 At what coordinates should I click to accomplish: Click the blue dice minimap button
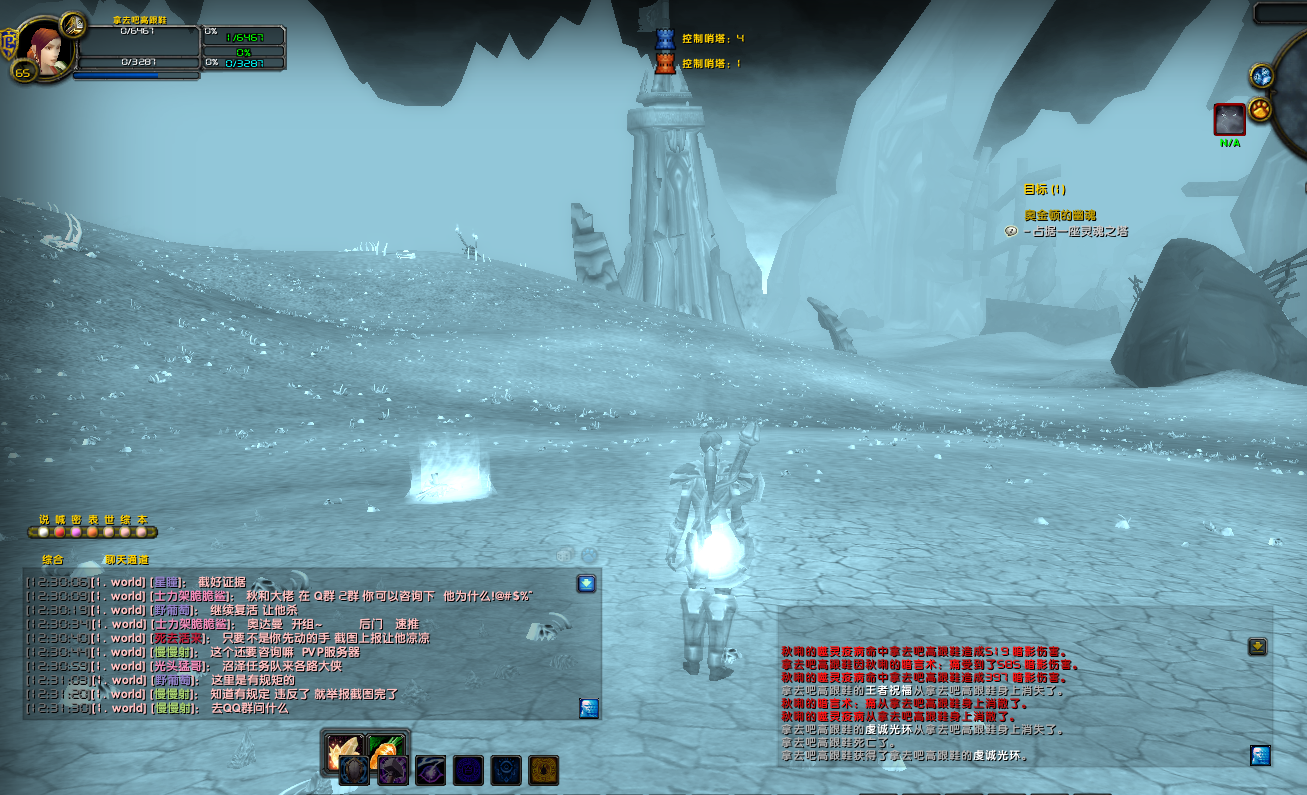tap(1261, 75)
